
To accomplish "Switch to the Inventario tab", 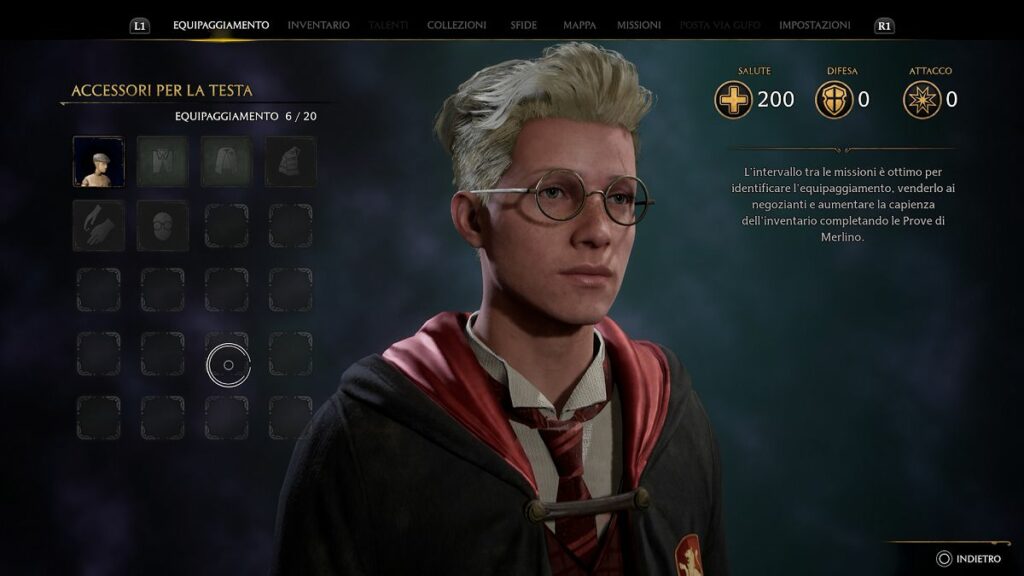I will 318,25.
